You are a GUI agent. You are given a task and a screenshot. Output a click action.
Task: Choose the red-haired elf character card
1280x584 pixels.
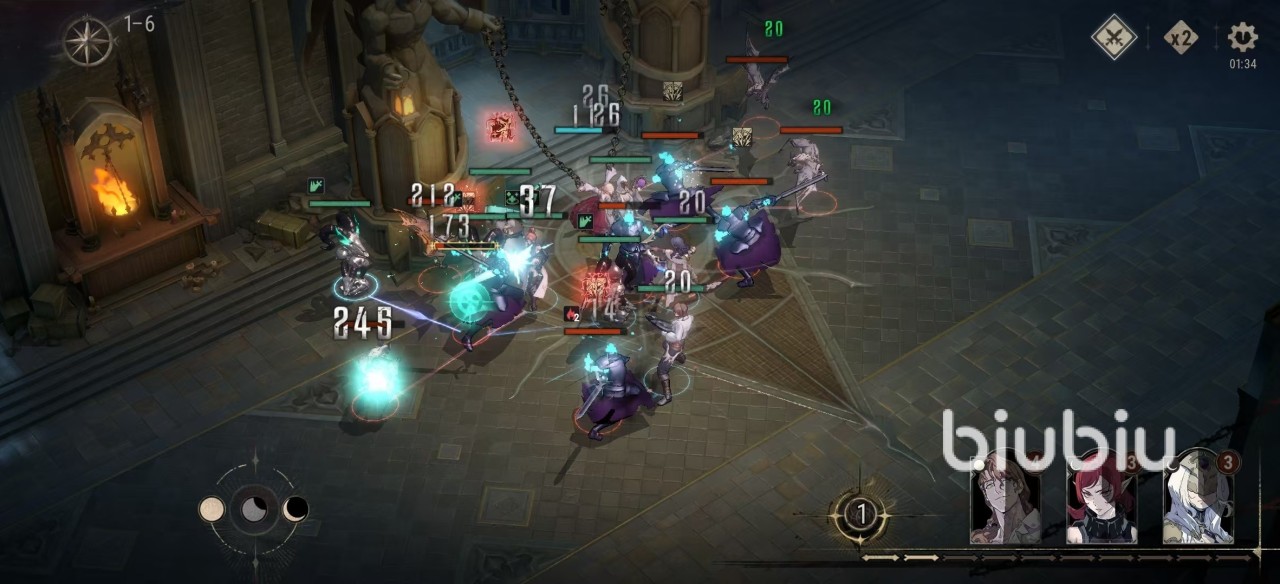coord(1100,497)
